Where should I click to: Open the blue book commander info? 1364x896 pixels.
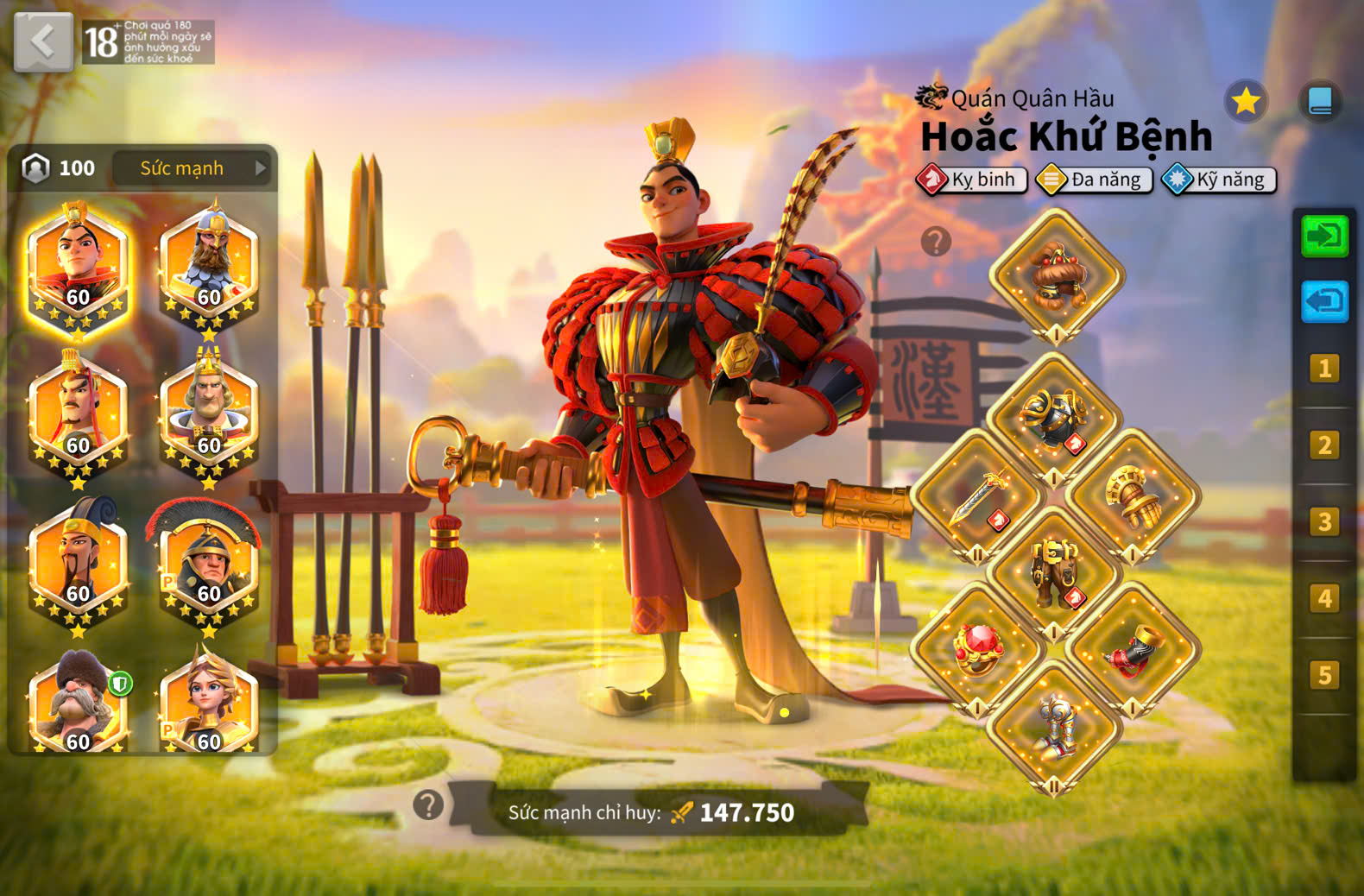[x=1320, y=102]
